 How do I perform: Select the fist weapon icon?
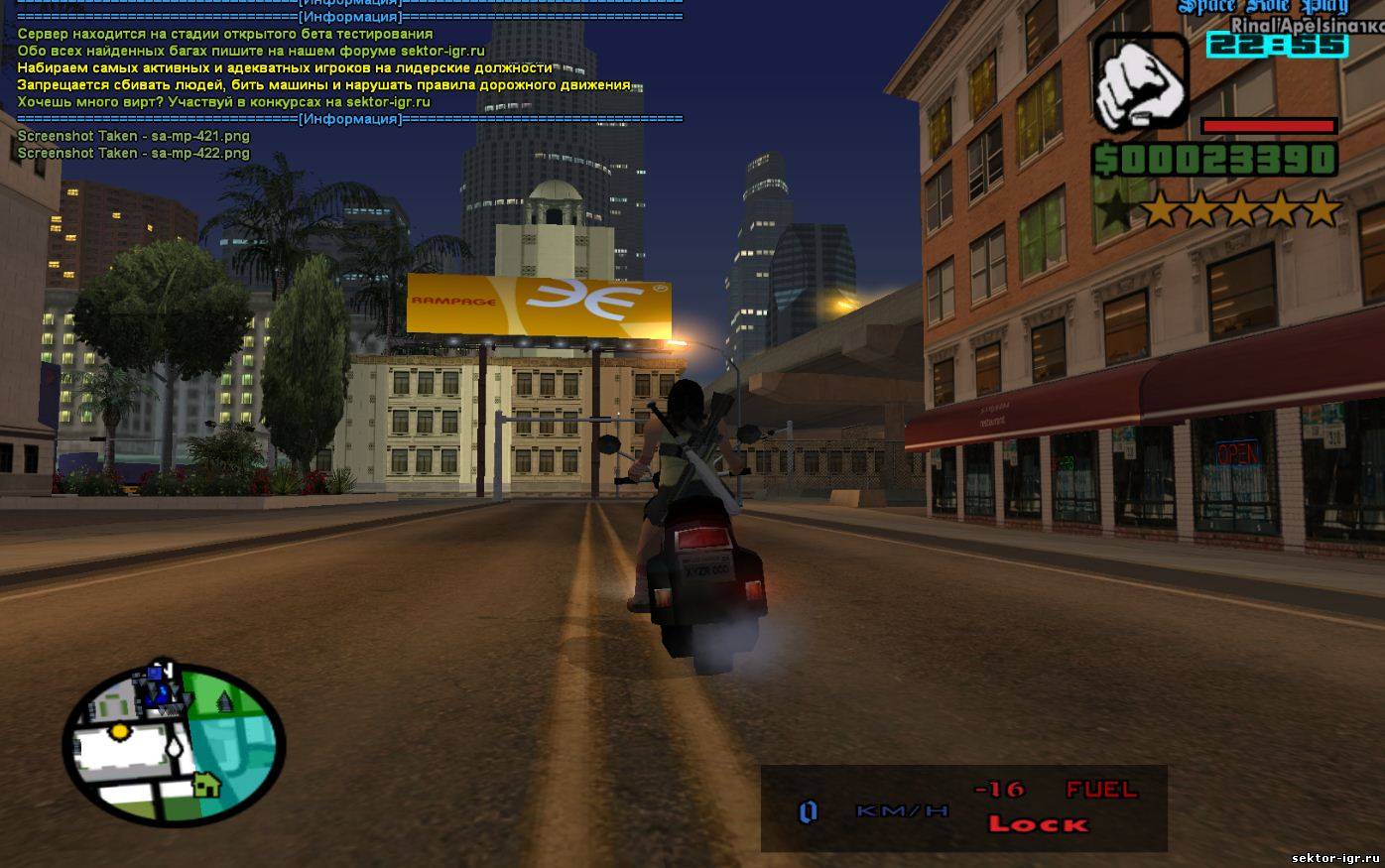[1140, 82]
